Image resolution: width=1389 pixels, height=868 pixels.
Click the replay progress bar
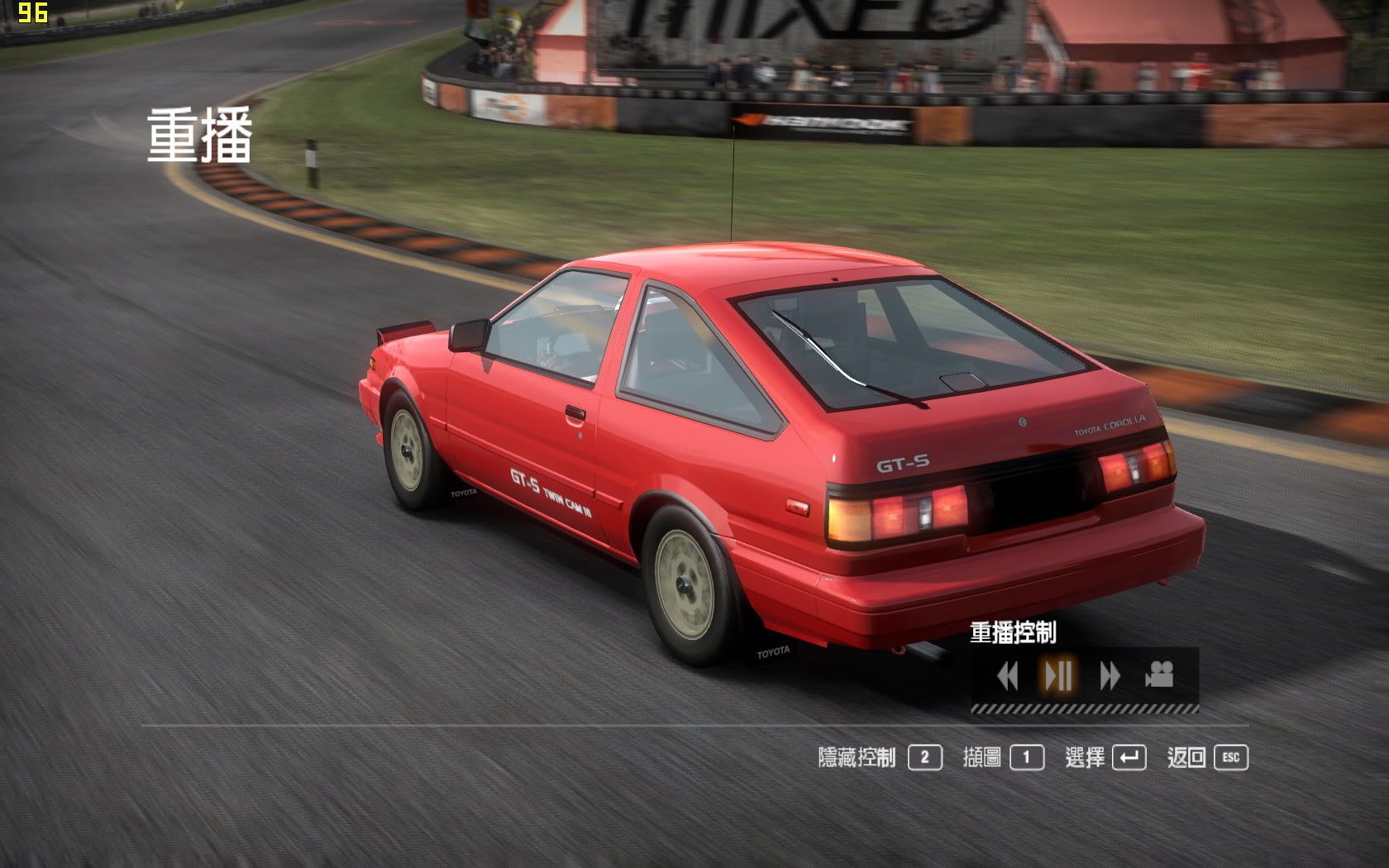point(1084,708)
